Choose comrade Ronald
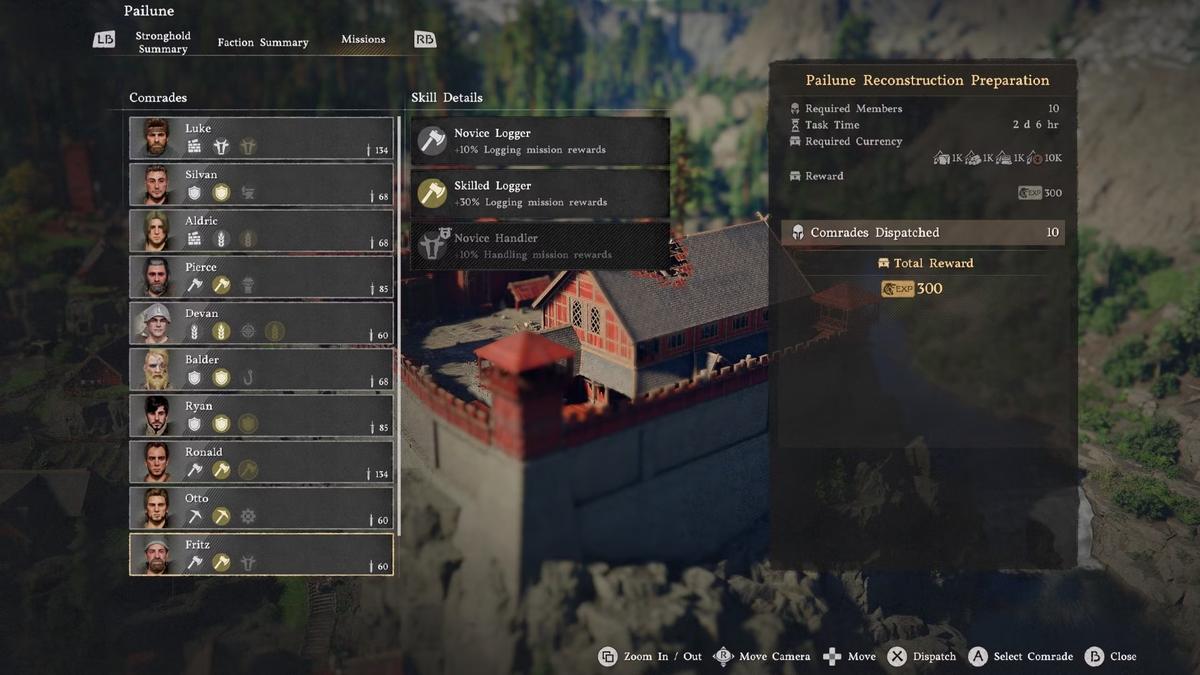Viewport: 1200px width, 675px height. point(261,461)
